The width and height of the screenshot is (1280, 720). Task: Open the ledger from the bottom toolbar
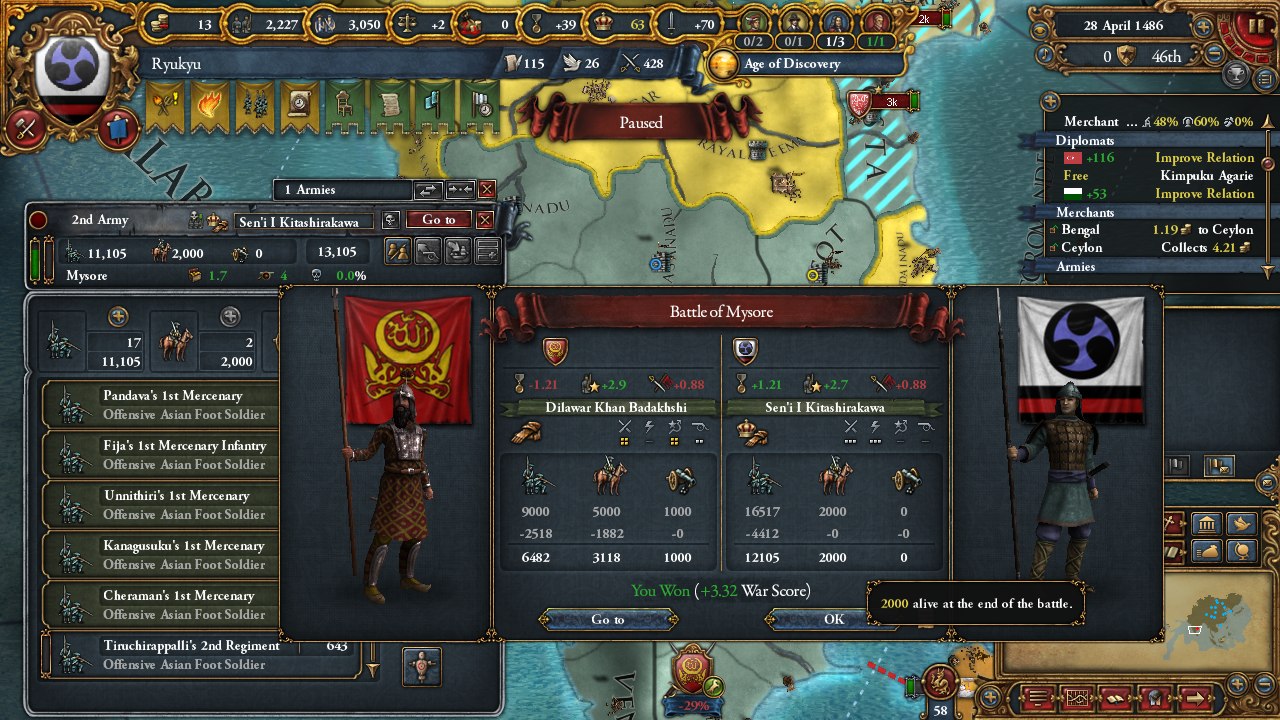(x=1038, y=700)
